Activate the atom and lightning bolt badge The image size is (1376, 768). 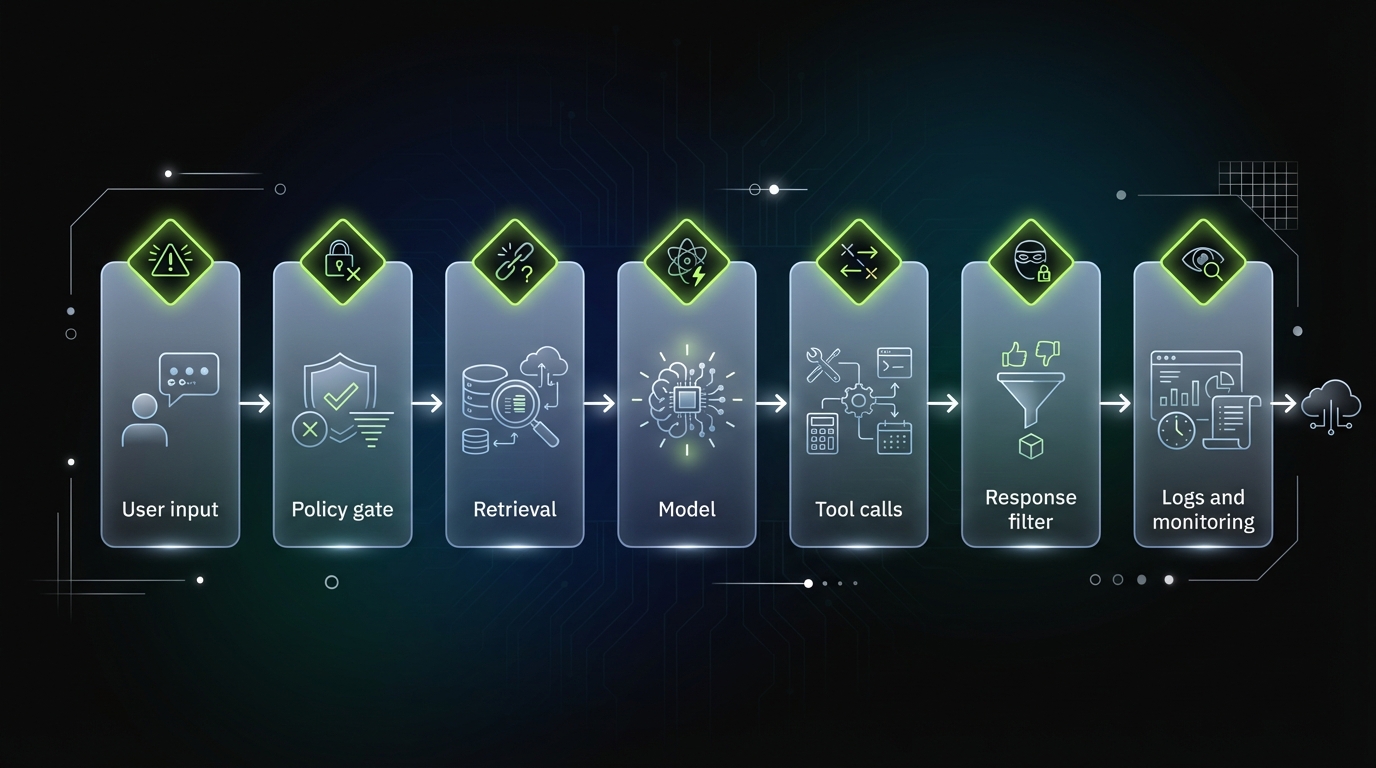tap(686, 262)
